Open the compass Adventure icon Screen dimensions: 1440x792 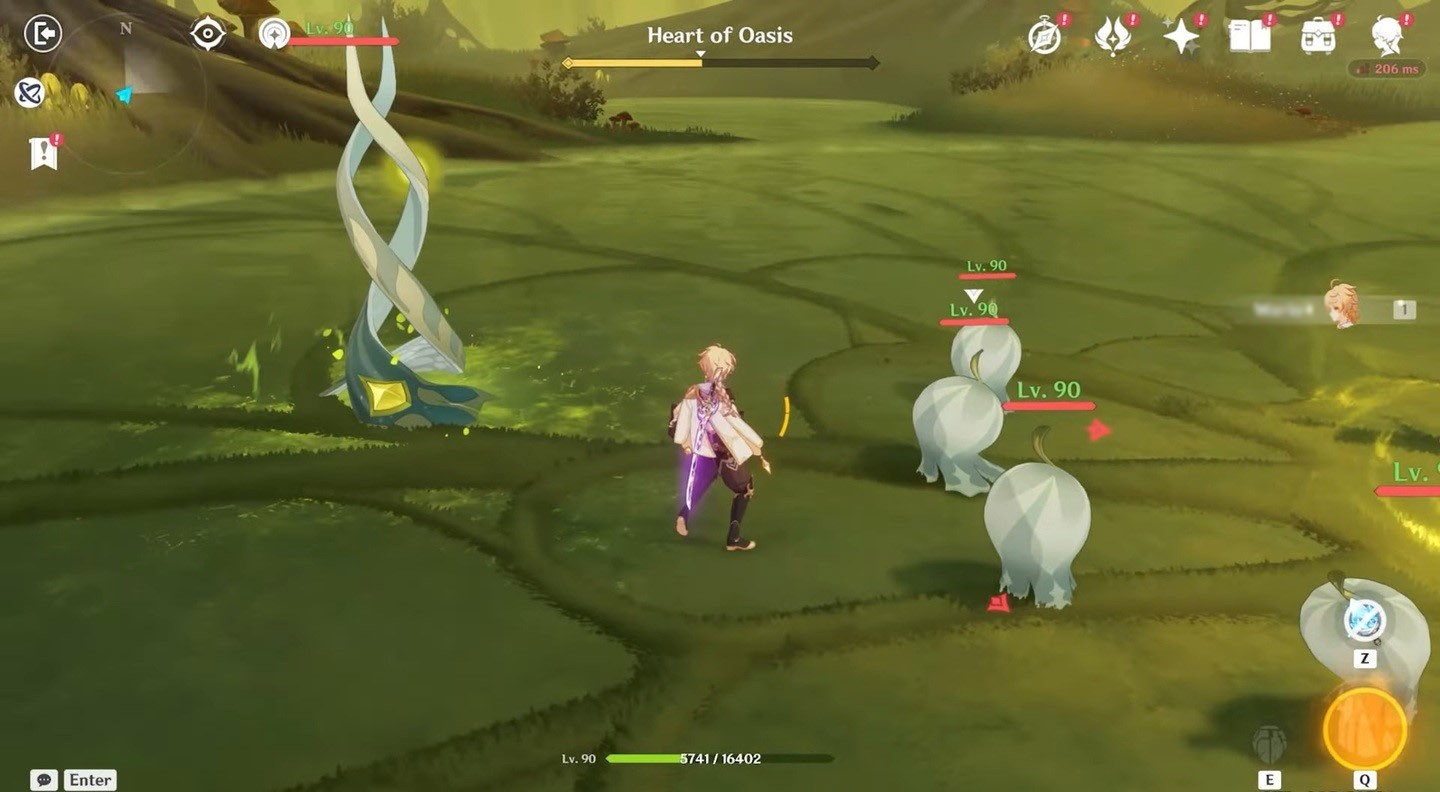coord(1045,36)
